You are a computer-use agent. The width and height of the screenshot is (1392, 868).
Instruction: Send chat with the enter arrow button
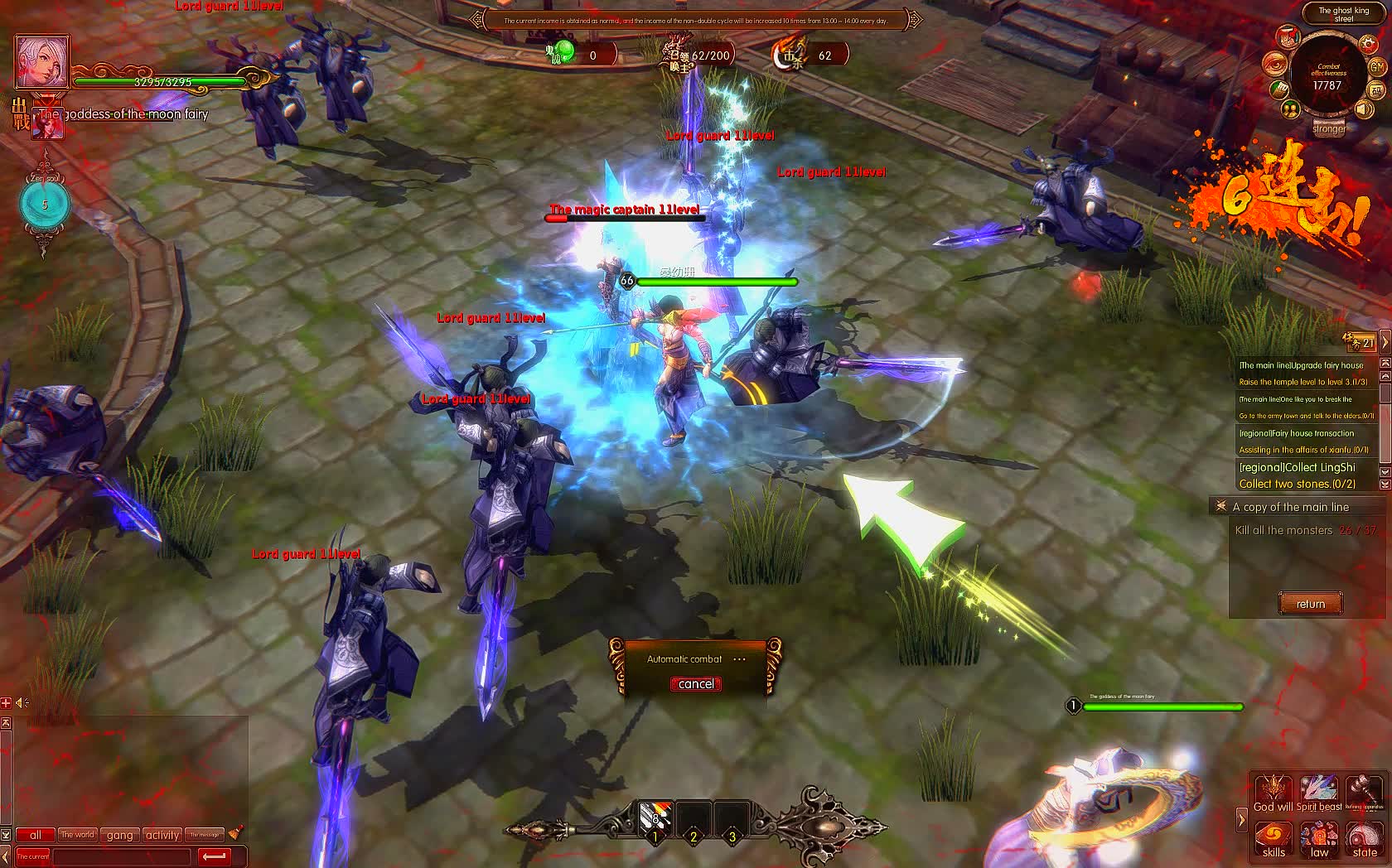[214, 856]
